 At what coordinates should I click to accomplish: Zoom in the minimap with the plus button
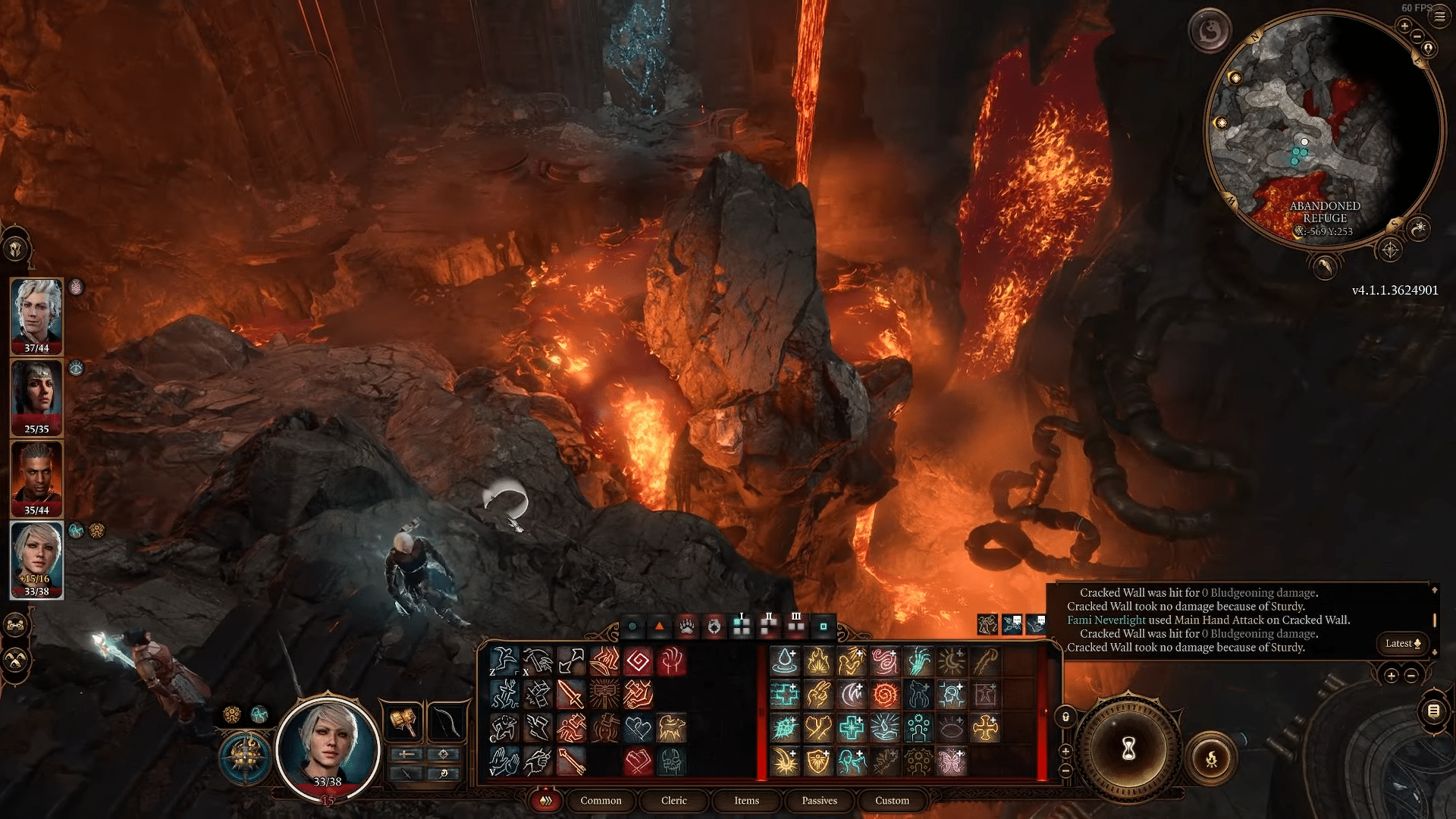(x=1404, y=26)
